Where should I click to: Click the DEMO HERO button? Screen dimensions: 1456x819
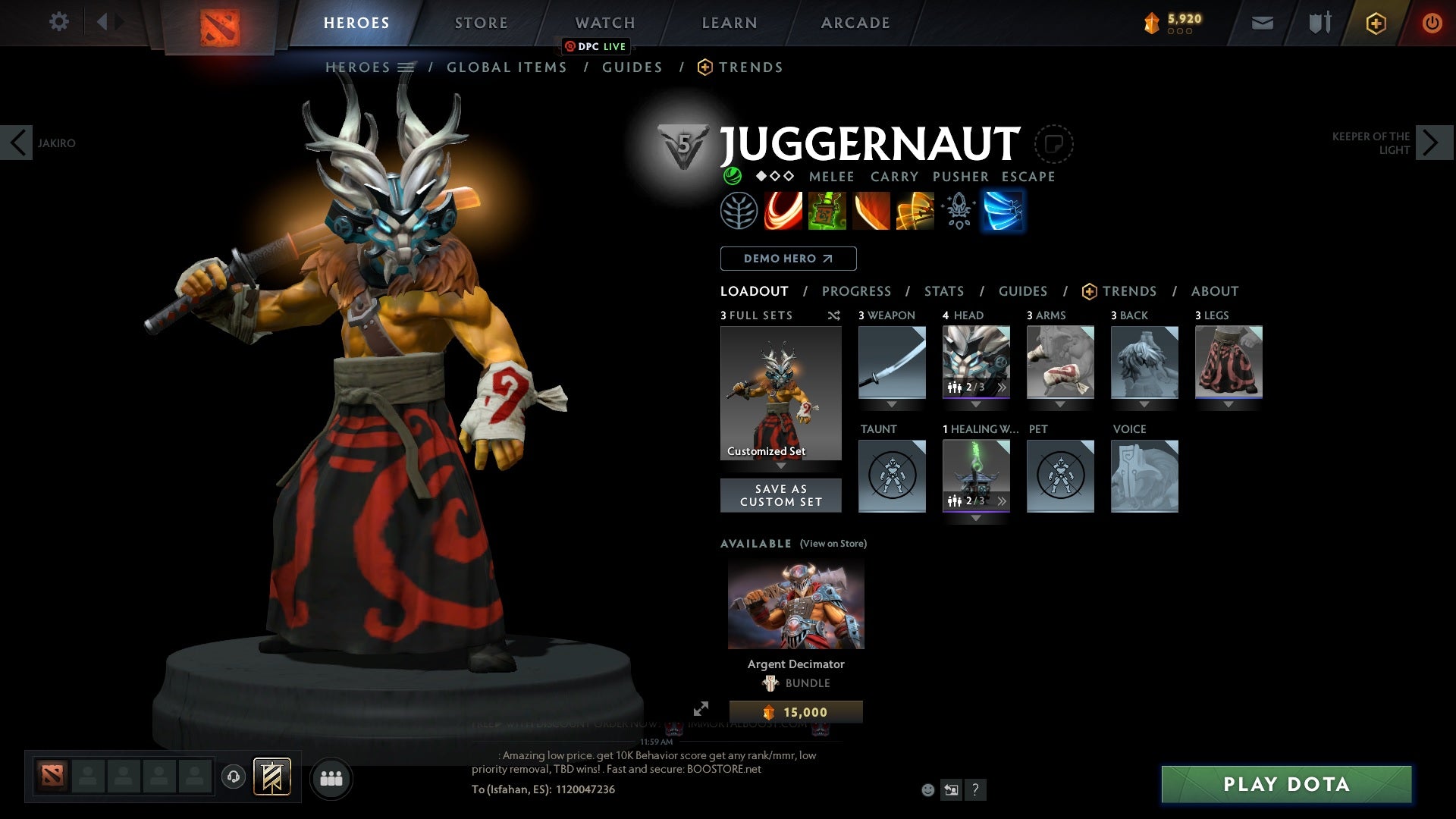click(x=788, y=259)
